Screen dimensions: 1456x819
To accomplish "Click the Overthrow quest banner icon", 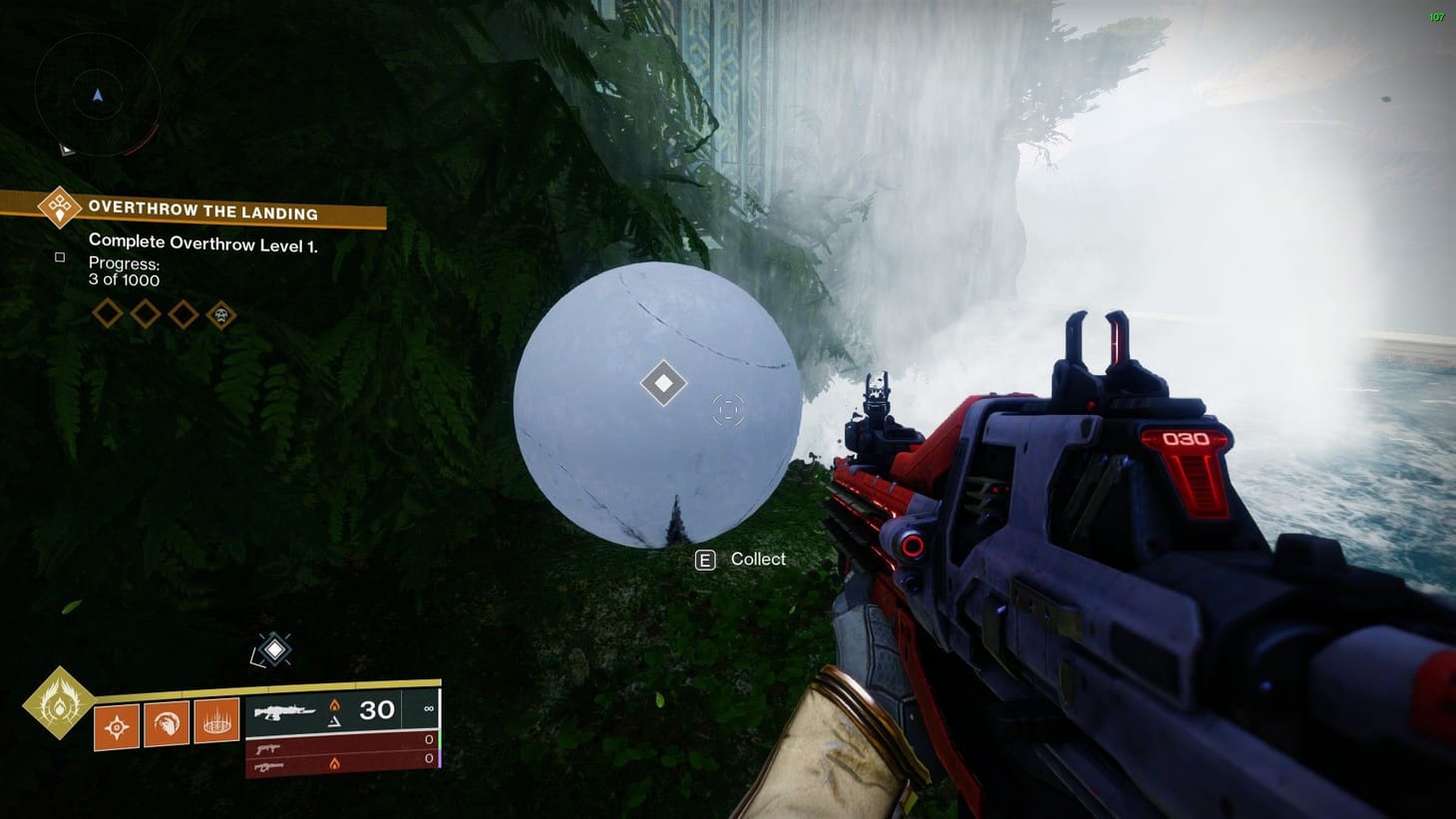I will point(58,207).
